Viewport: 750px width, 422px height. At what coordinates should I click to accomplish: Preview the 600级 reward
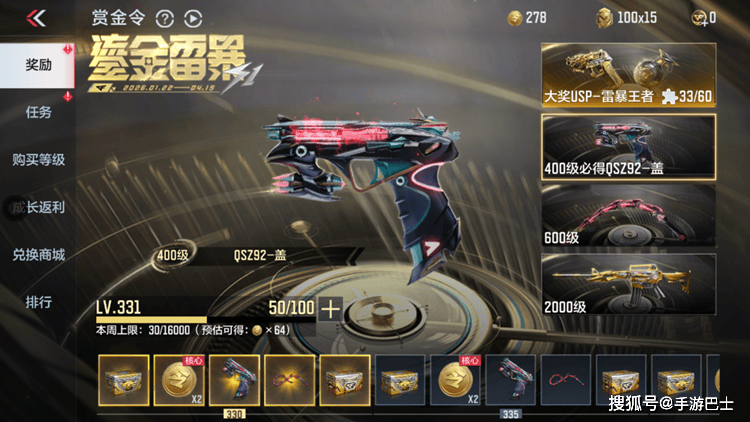click(628, 216)
